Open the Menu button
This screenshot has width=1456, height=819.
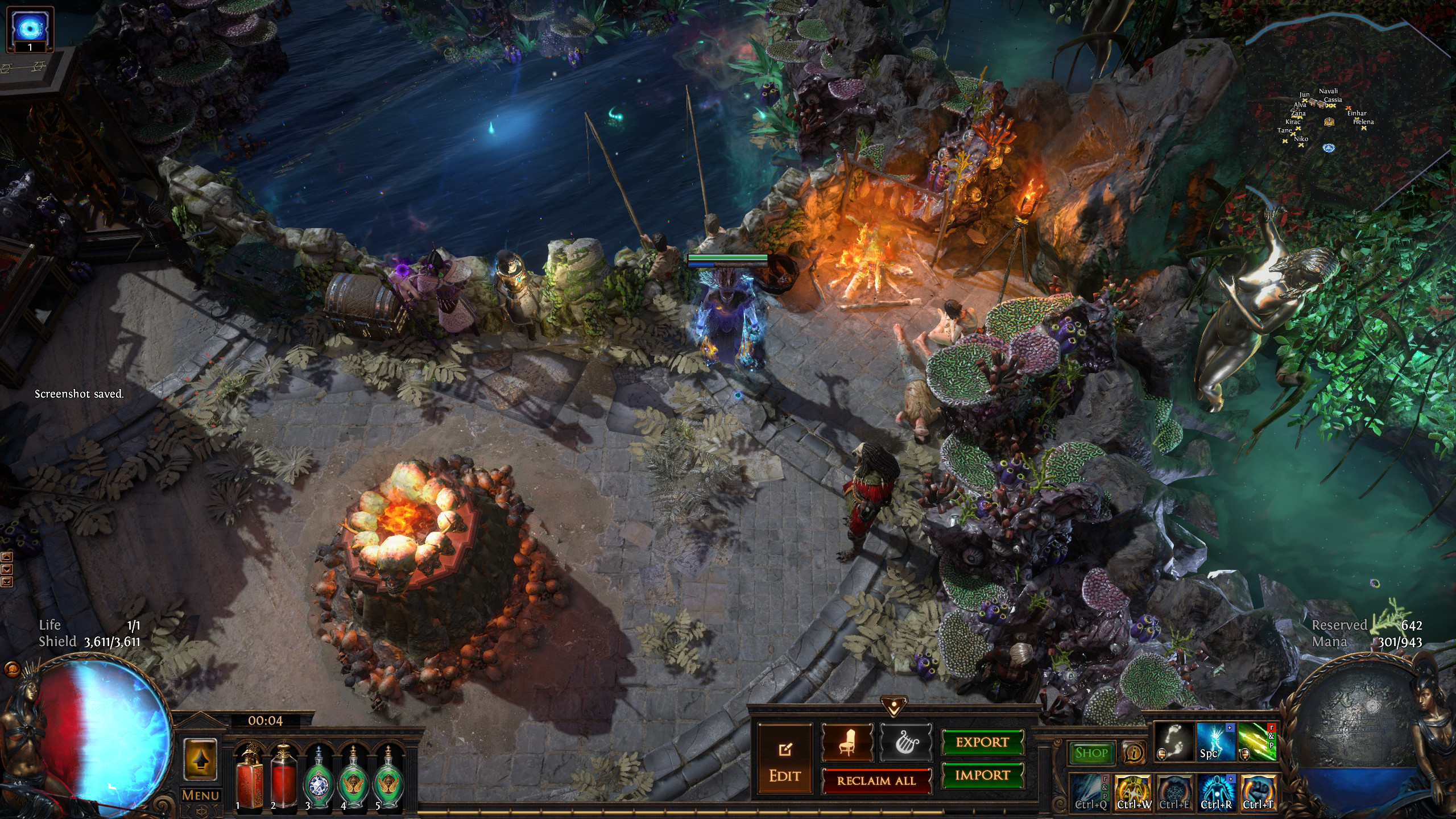pyautogui.click(x=200, y=795)
